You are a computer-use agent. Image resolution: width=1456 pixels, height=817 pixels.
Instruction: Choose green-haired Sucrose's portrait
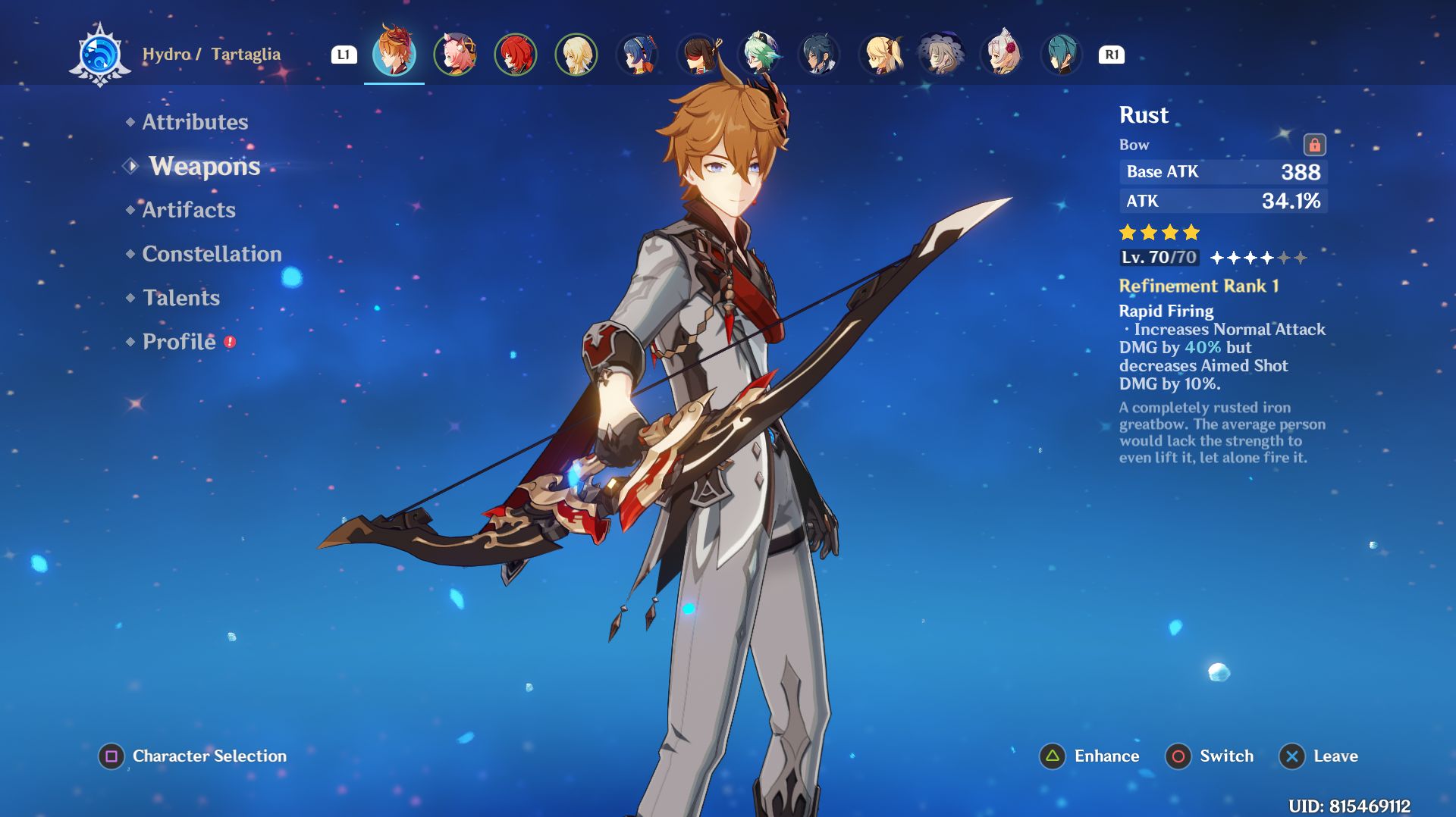[759, 55]
